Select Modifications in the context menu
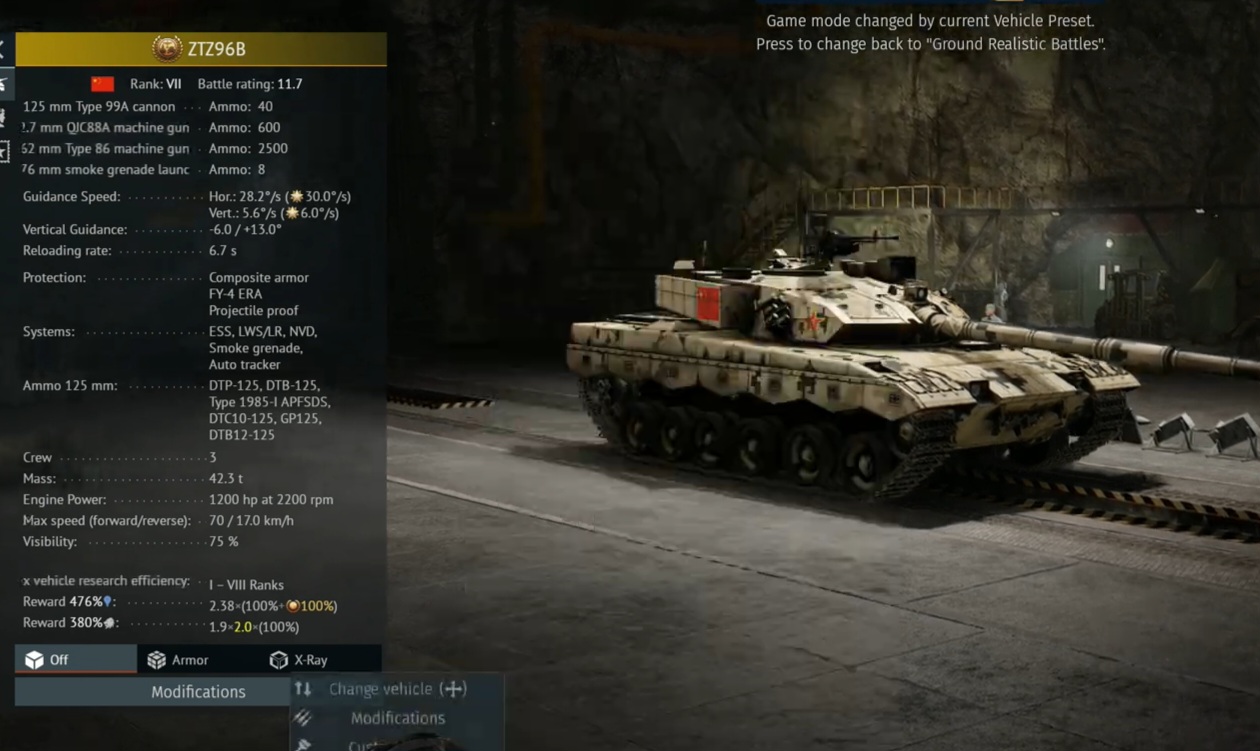 tap(397, 718)
